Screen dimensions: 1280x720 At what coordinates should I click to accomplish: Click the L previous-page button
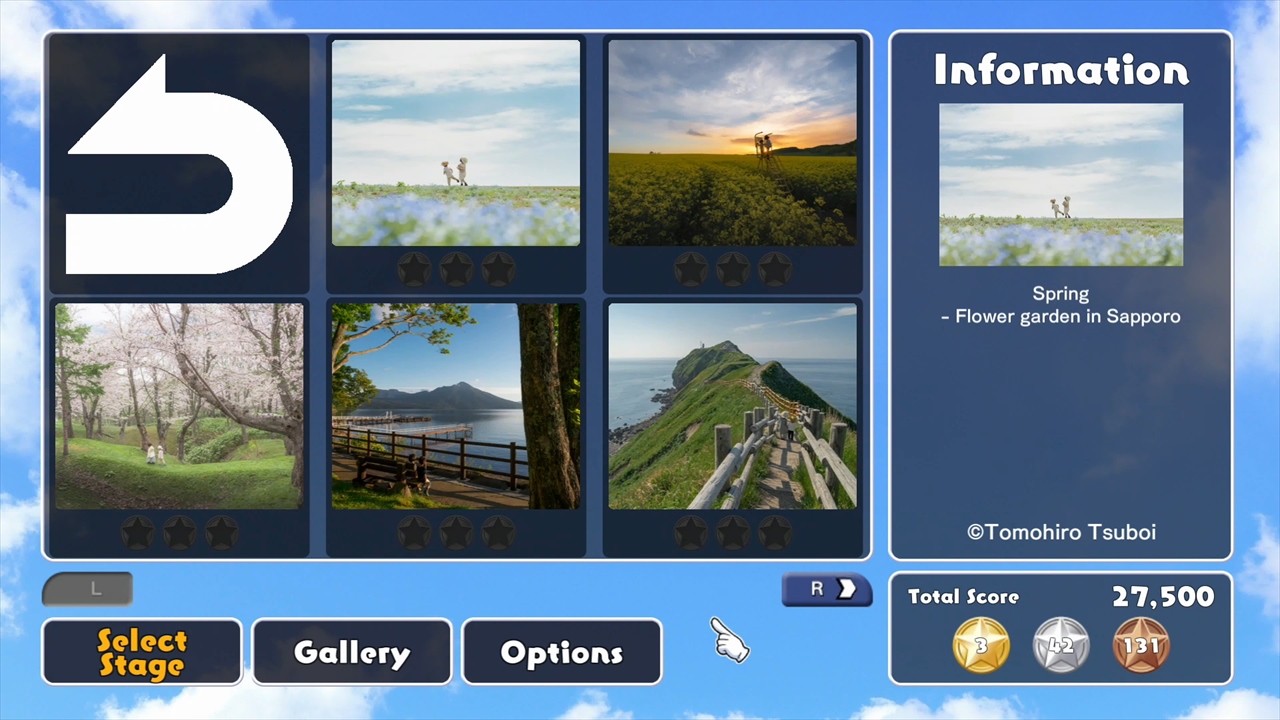tap(86, 589)
